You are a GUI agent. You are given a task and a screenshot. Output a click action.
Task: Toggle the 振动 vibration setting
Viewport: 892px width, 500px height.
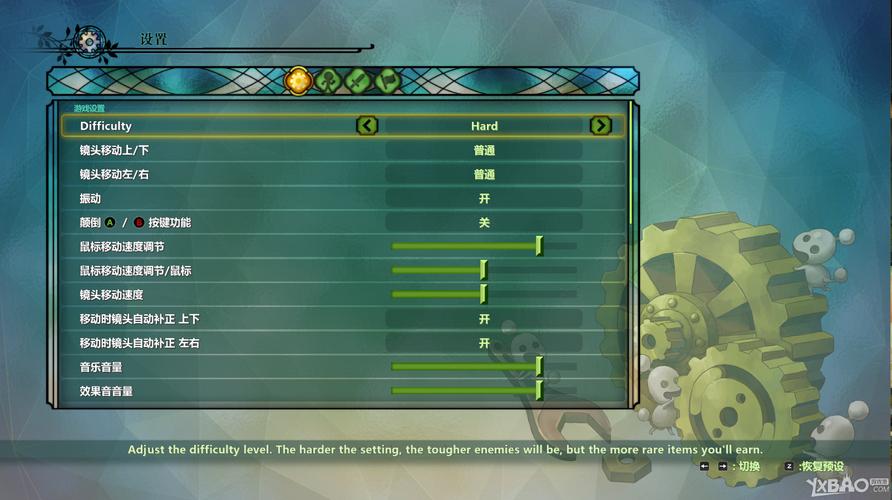[x=484, y=199]
